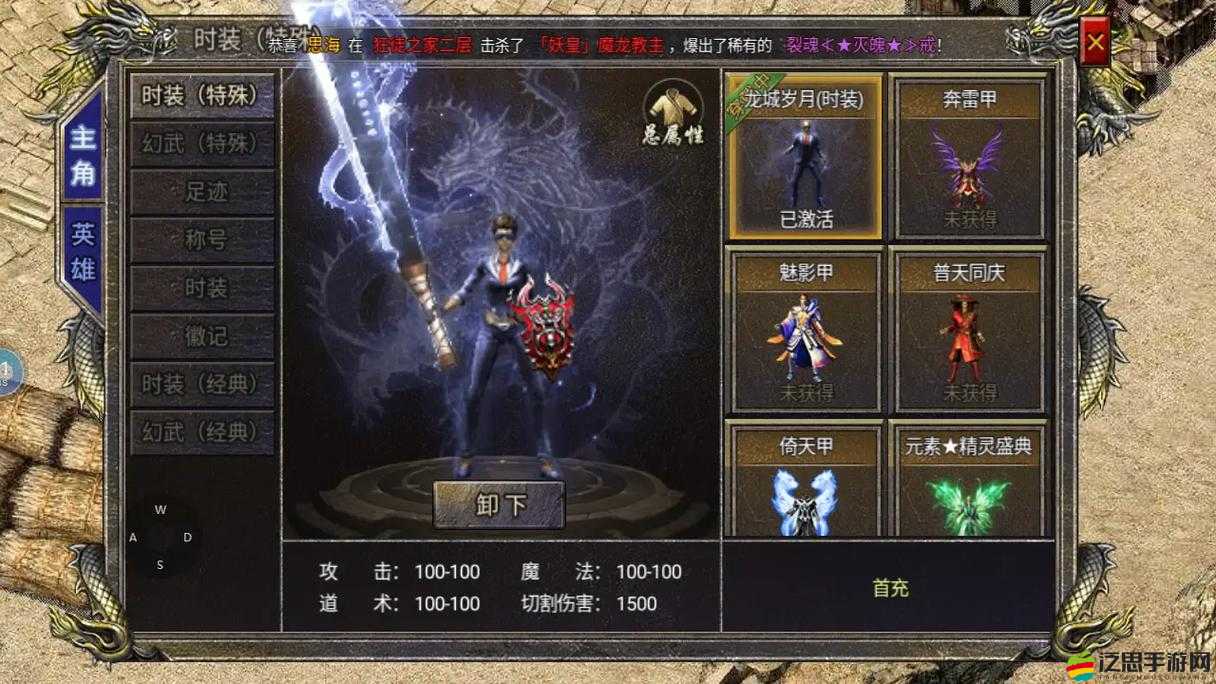Screen dimensions: 1216x684
Task: Close the fashion window with red X
Action: point(1096,43)
